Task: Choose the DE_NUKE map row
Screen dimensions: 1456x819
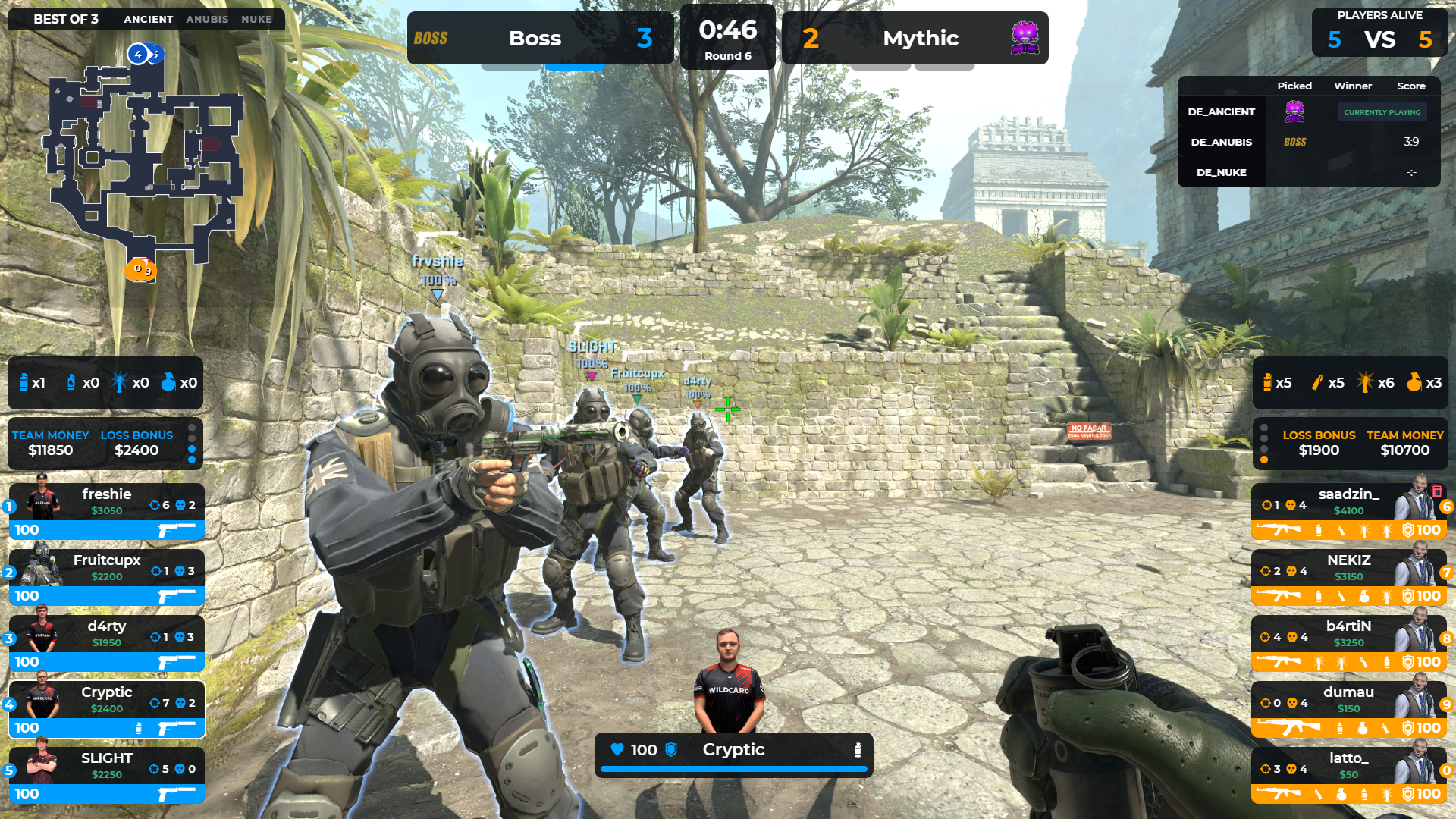Action: pyautogui.click(x=1308, y=172)
